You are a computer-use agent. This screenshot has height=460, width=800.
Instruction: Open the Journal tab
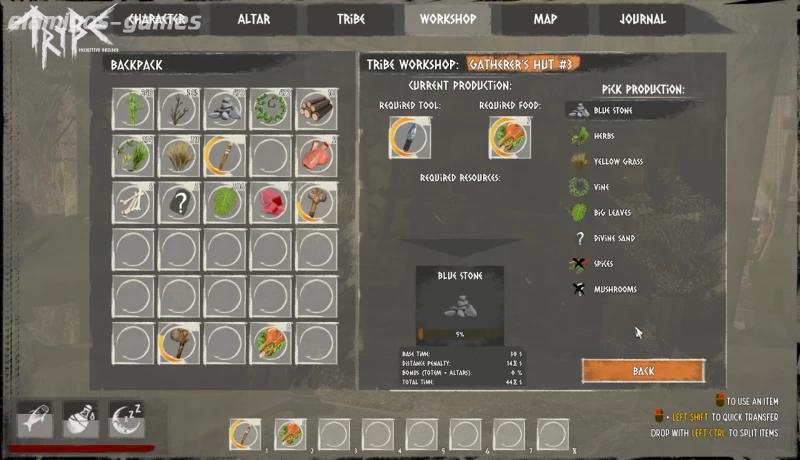[642, 19]
